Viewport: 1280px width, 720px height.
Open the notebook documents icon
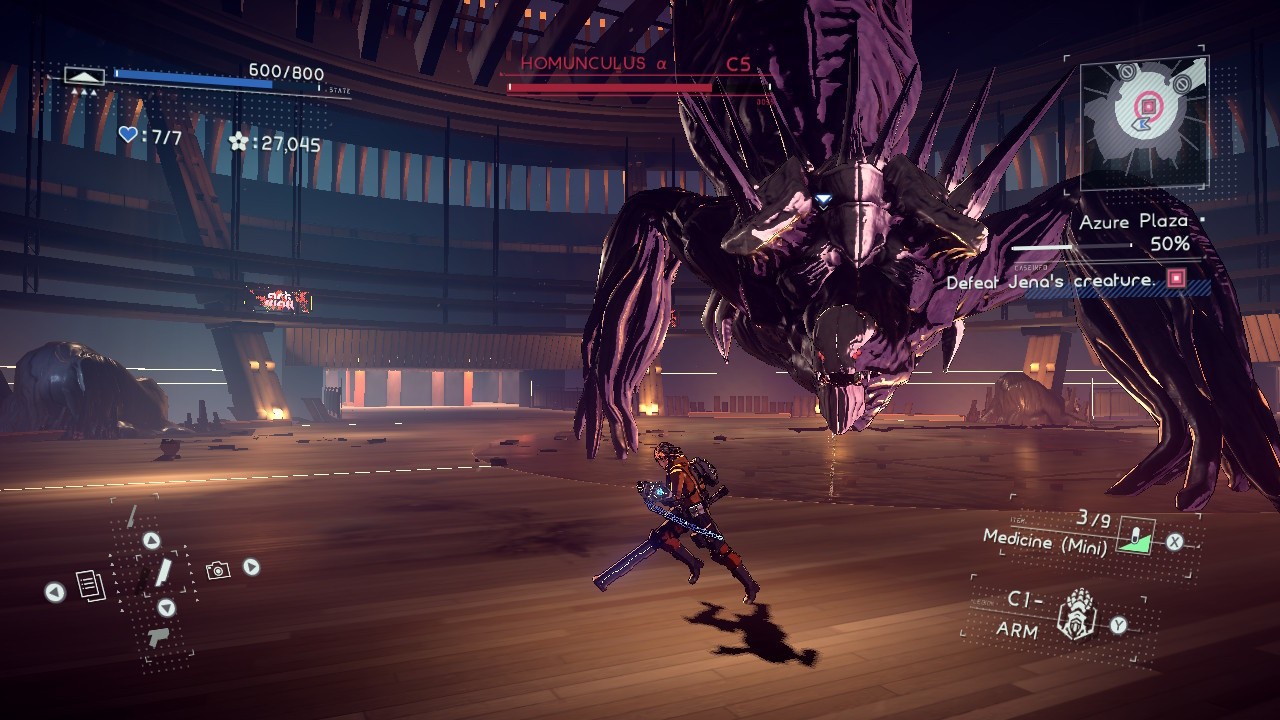[91, 586]
